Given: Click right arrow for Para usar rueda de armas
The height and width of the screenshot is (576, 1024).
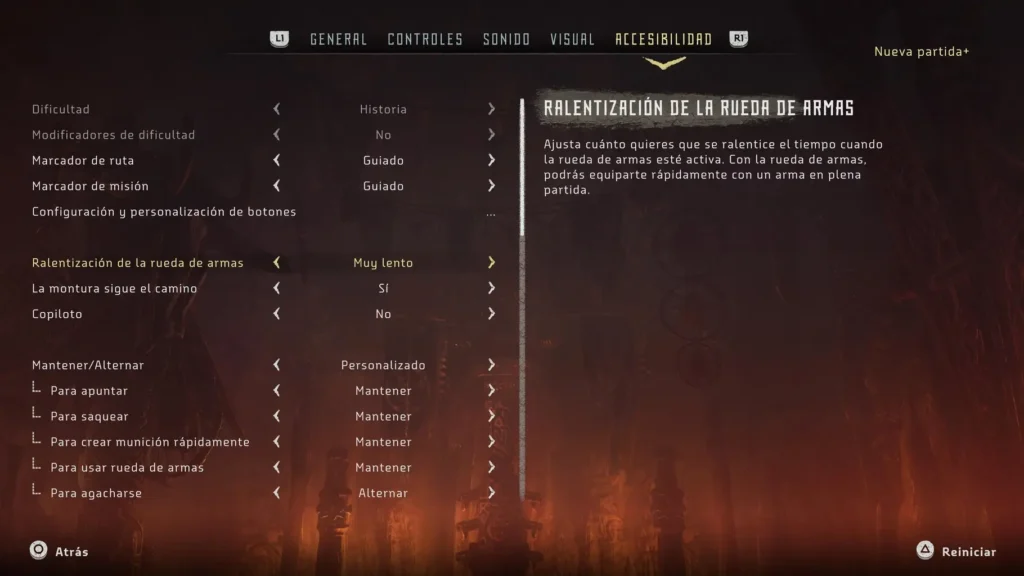Looking at the screenshot, I should click(x=491, y=468).
